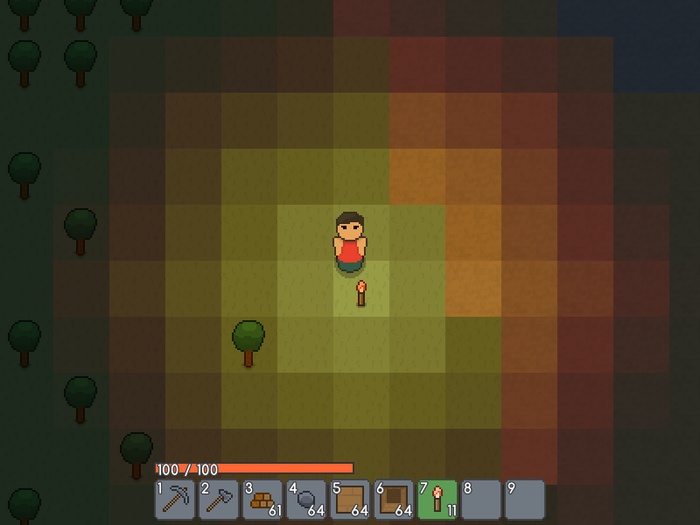Click the highlighted torch slot
The height and width of the screenshot is (525, 700).
pos(438,499)
